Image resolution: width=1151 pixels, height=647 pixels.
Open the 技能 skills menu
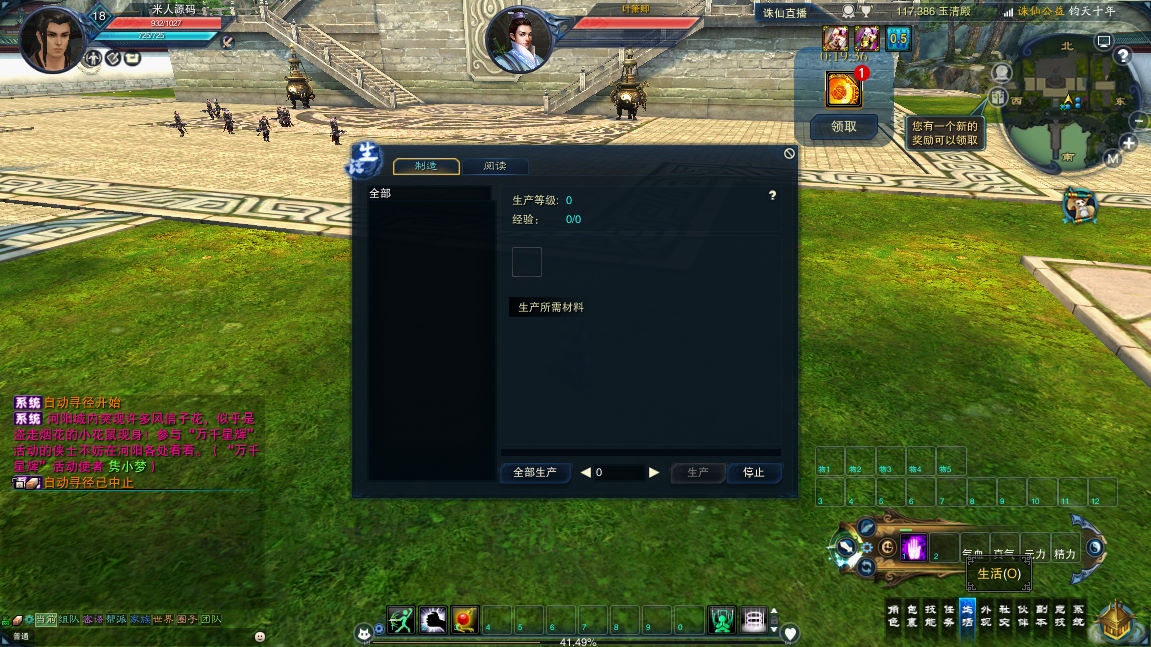coord(930,614)
